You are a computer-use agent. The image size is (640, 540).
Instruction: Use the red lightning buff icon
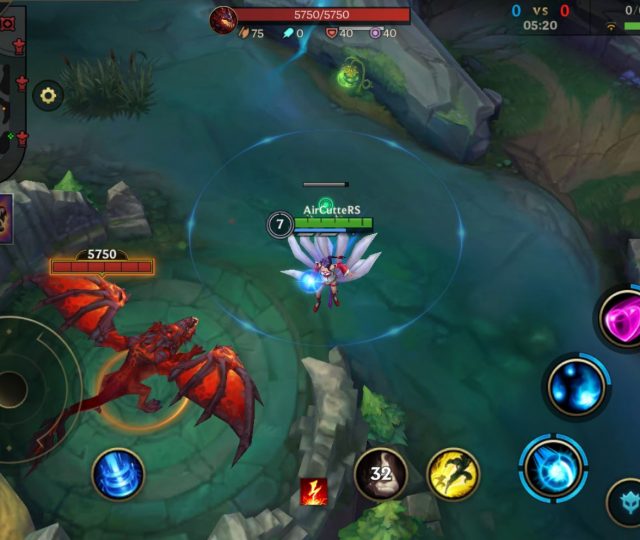coord(314,491)
